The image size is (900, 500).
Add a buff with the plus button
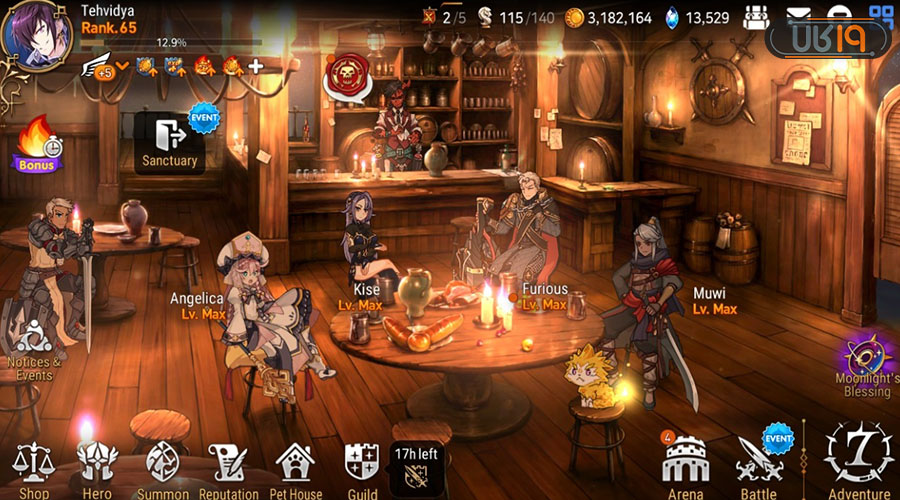click(256, 67)
